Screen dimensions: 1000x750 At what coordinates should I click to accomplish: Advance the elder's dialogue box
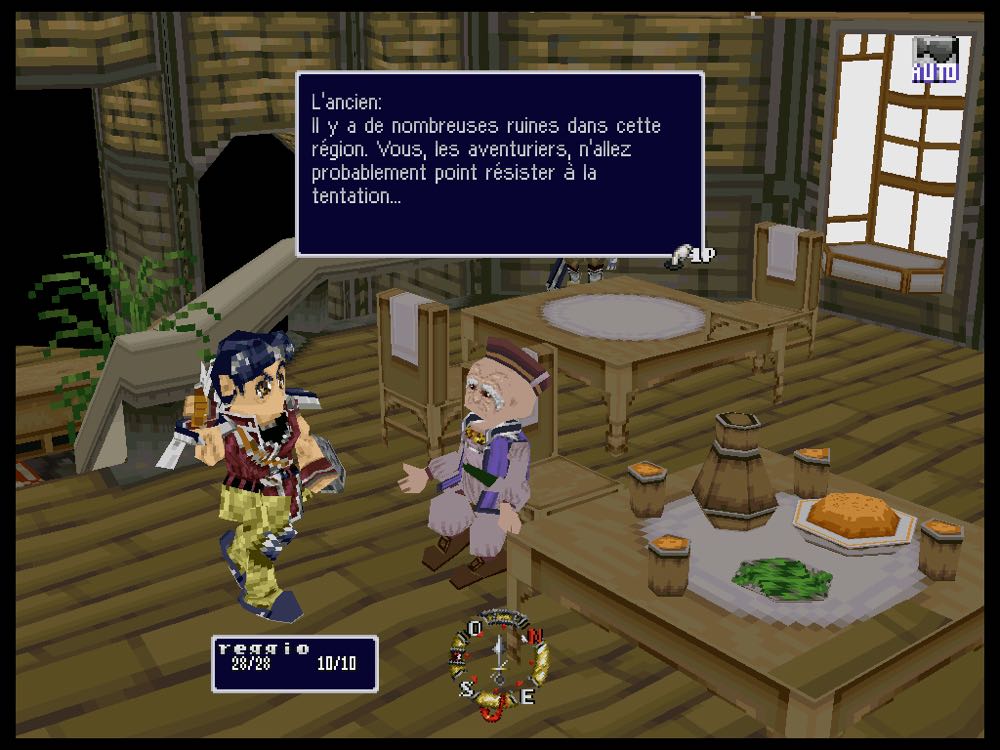(499, 164)
